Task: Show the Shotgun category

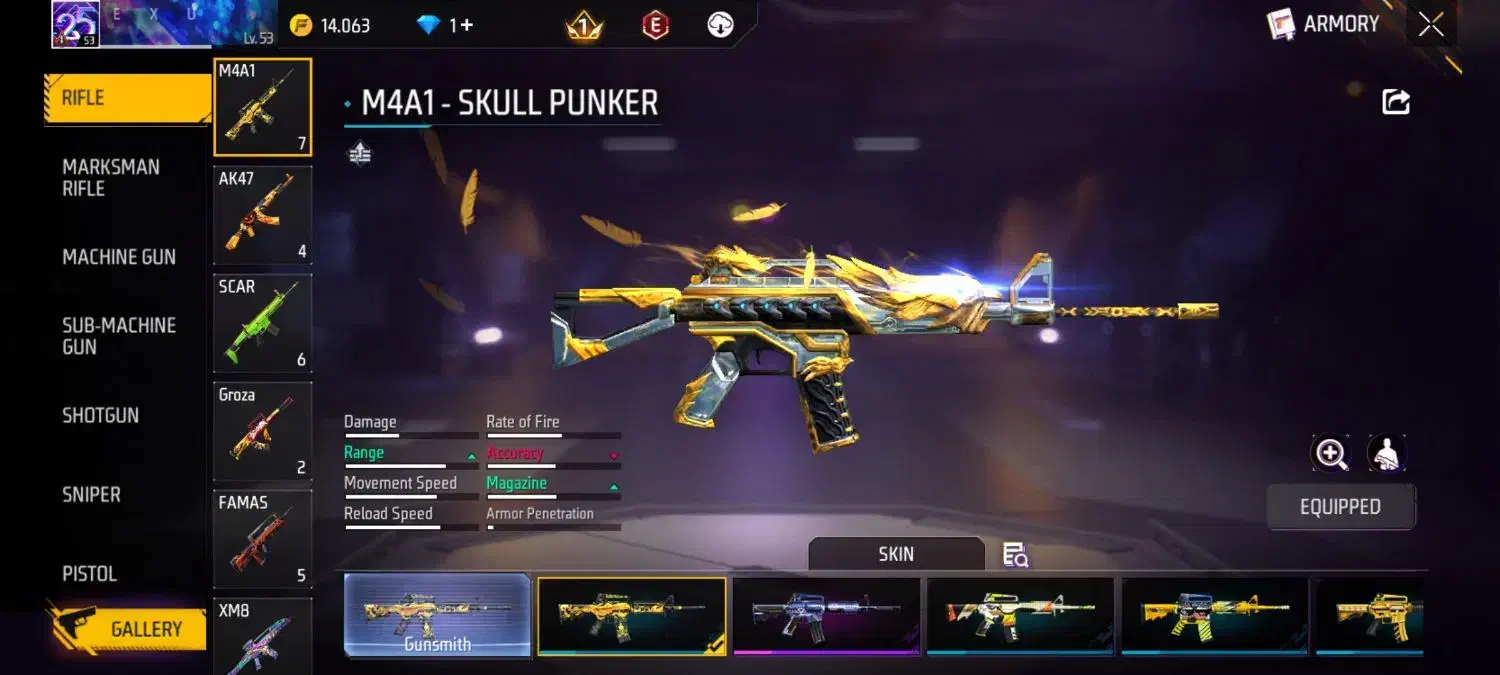Action: point(101,415)
